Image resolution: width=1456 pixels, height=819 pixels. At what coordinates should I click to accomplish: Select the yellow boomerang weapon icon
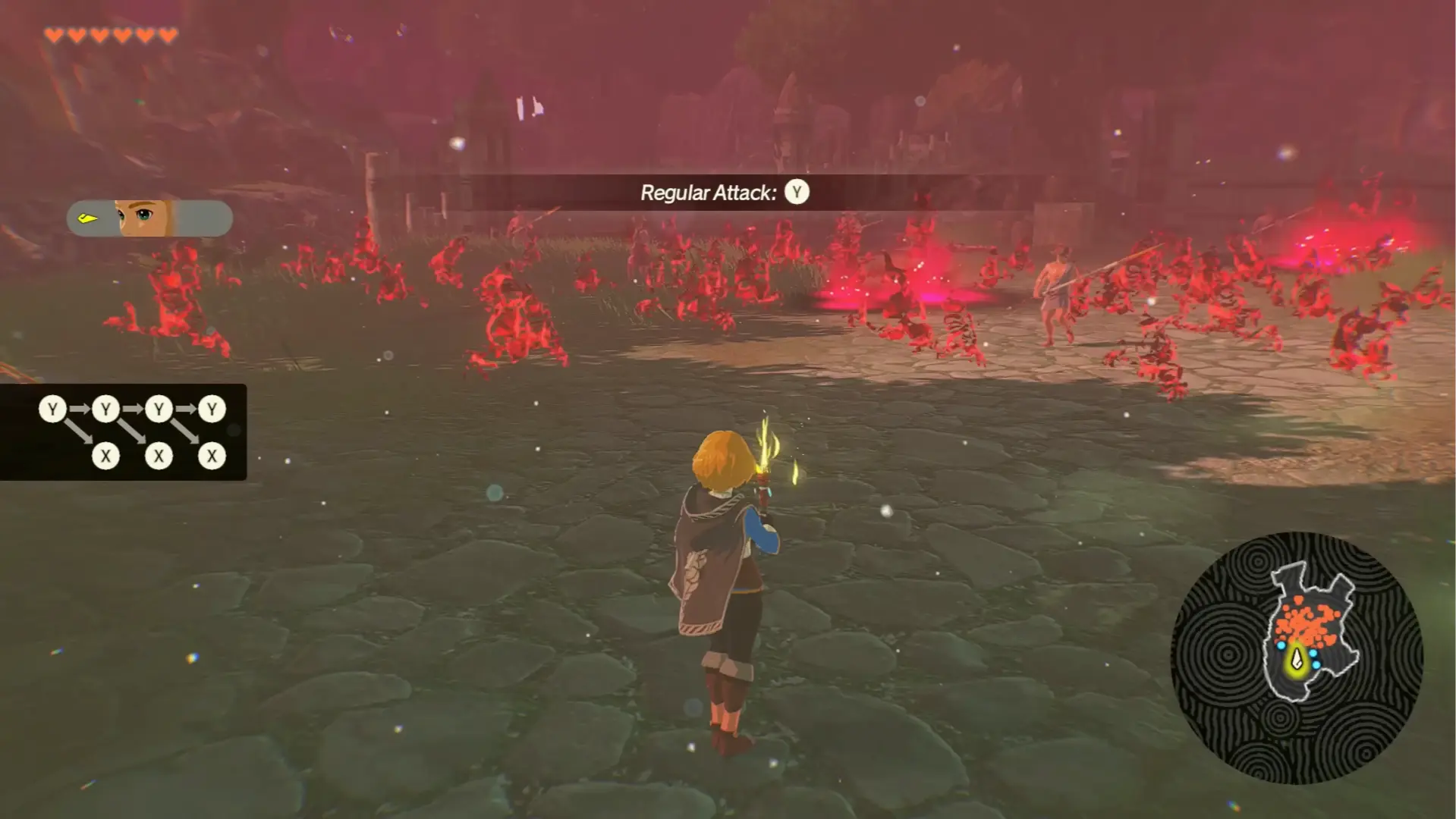tap(87, 218)
